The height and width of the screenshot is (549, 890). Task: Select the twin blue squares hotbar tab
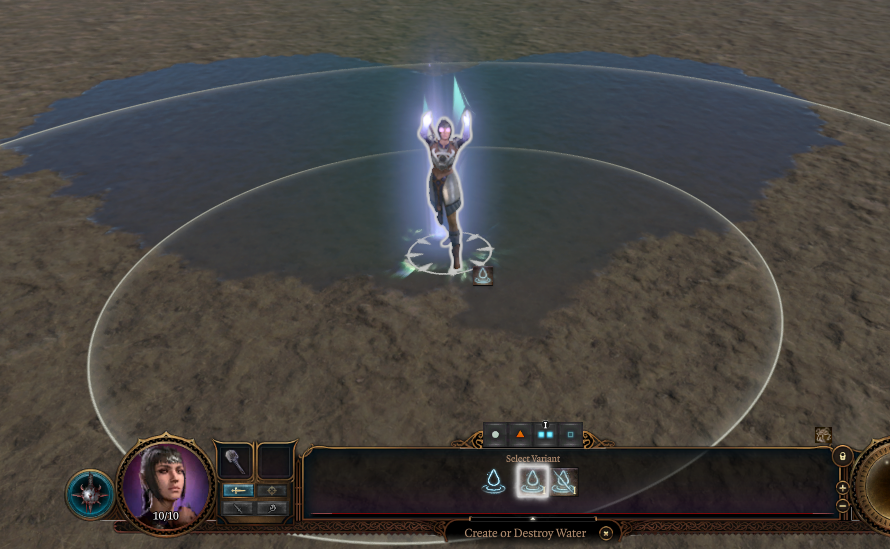pyautogui.click(x=545, y=435)
